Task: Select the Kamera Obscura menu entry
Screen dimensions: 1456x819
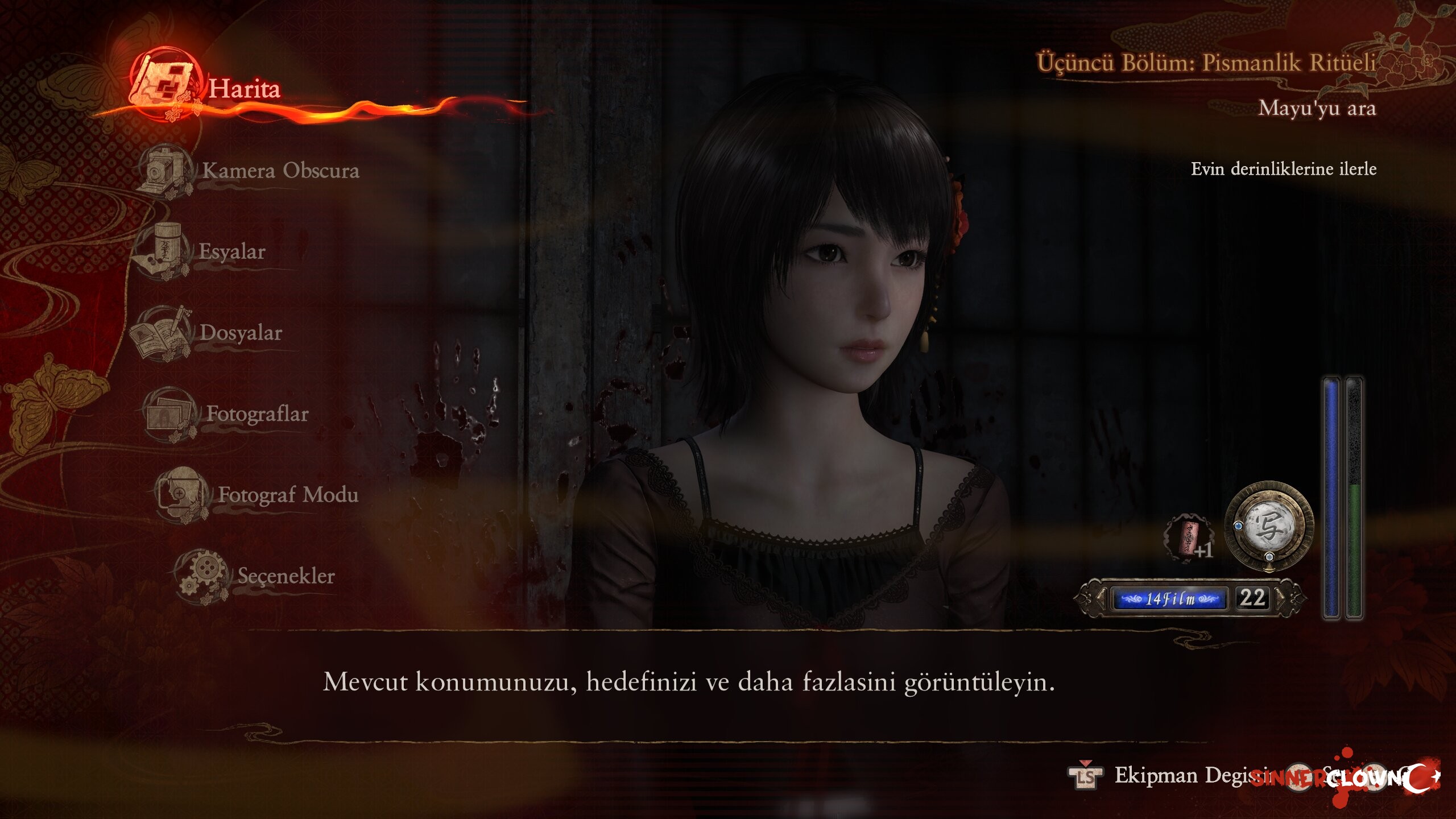Action: [x=280, y=170]
